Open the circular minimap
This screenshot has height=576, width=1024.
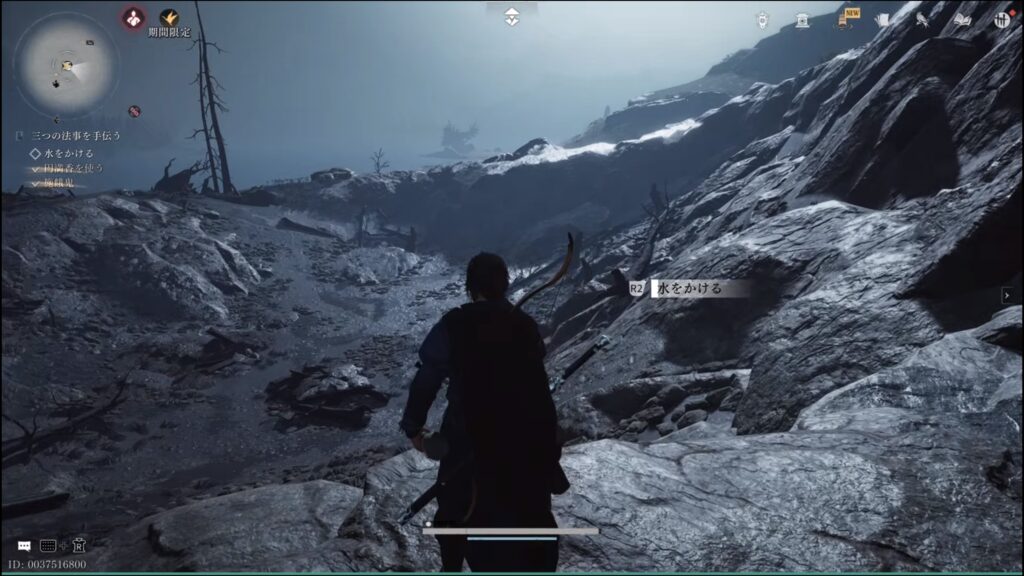click(x=66, y=67)
